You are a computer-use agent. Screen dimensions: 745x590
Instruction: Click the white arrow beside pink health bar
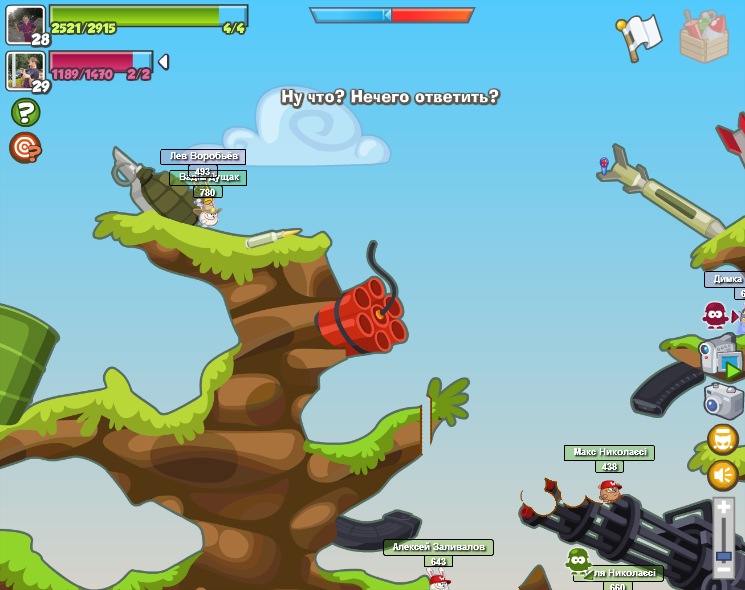(x=163, y=62)
